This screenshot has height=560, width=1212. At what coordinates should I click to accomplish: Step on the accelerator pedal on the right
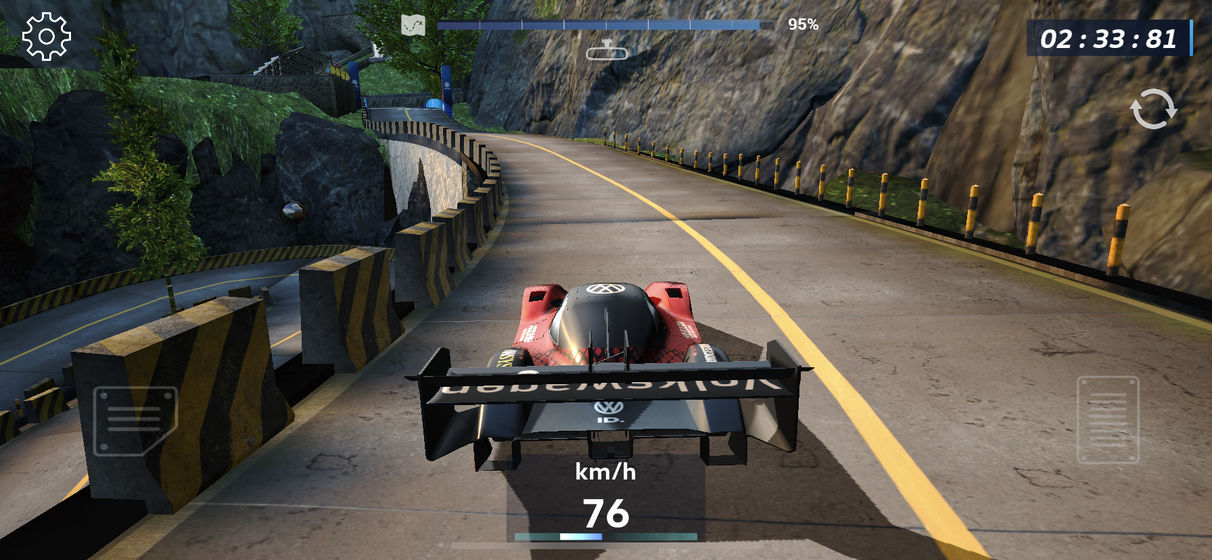click(1107, 420)
